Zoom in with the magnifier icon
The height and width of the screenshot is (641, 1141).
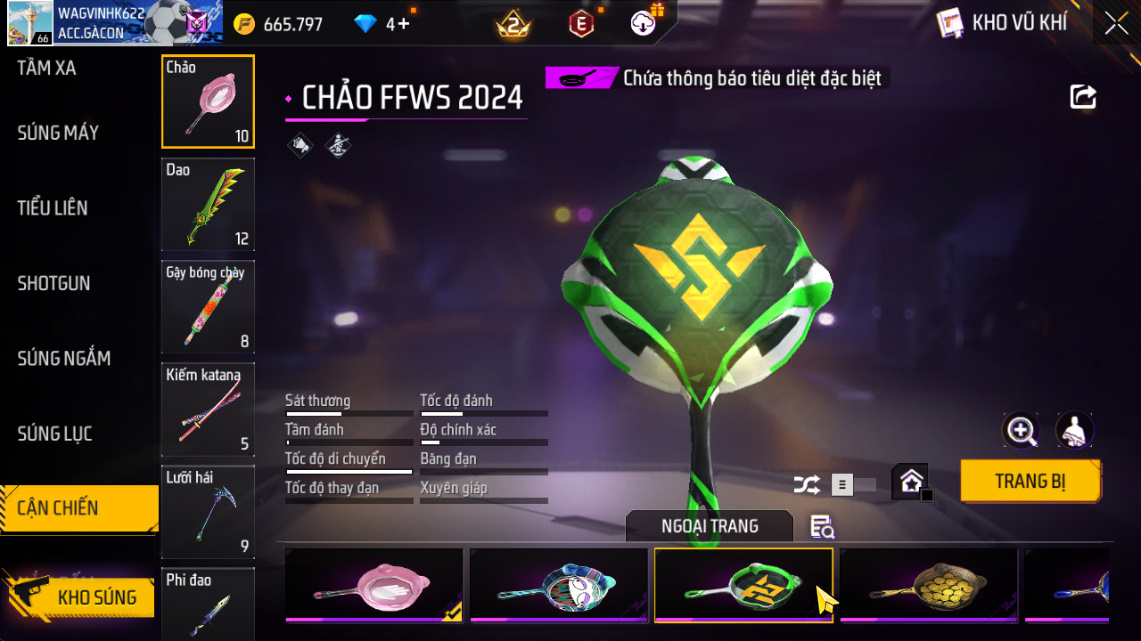pos(1021,431)
